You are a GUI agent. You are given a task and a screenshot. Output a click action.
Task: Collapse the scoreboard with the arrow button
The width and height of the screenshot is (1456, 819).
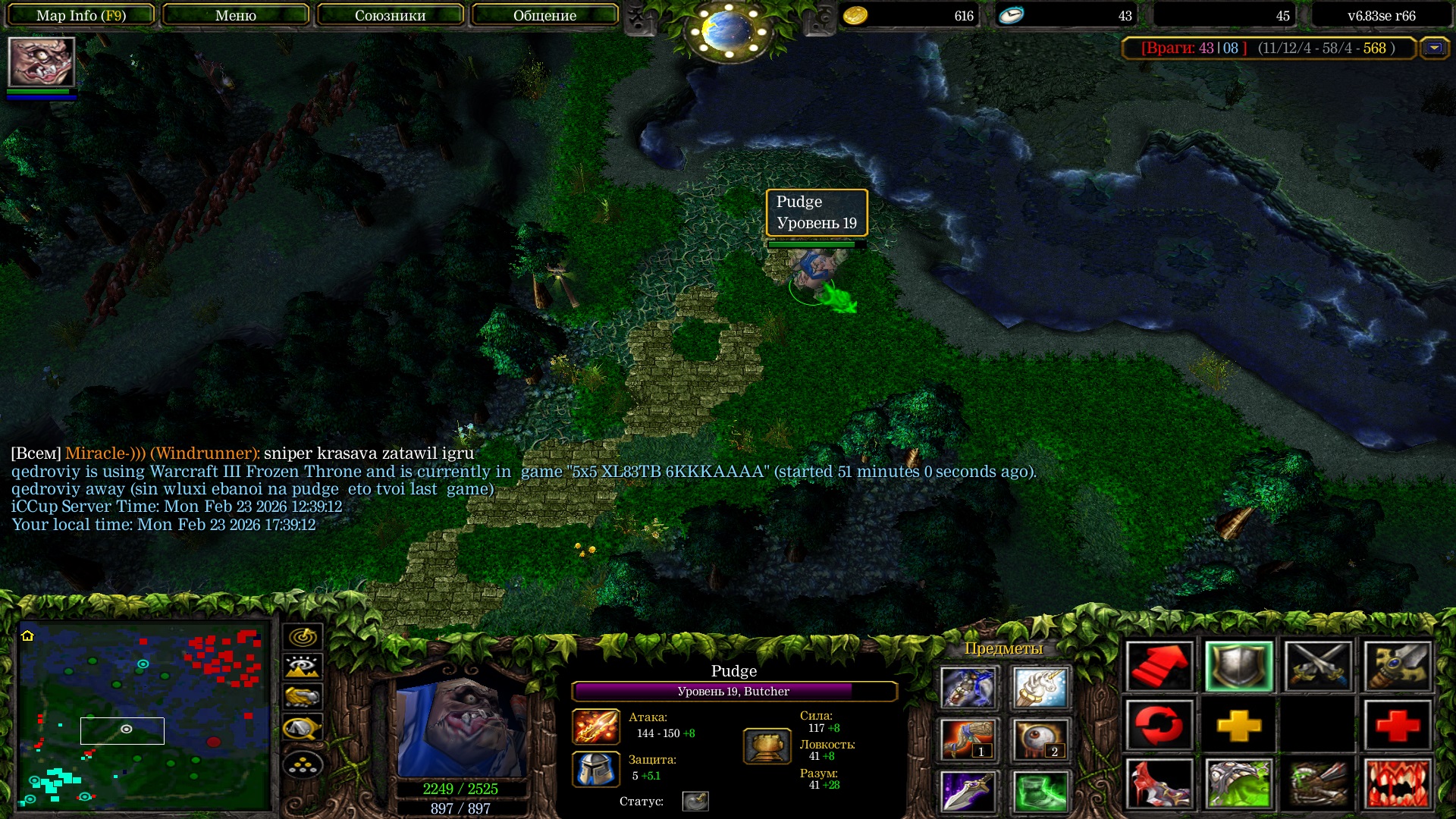1434,48
